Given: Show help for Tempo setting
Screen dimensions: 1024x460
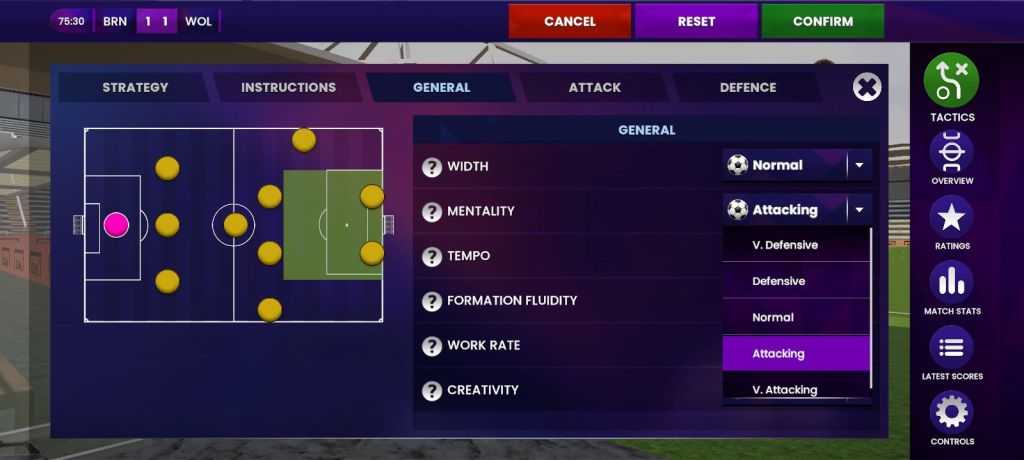Looking at the screenshot, I should 432,256.
